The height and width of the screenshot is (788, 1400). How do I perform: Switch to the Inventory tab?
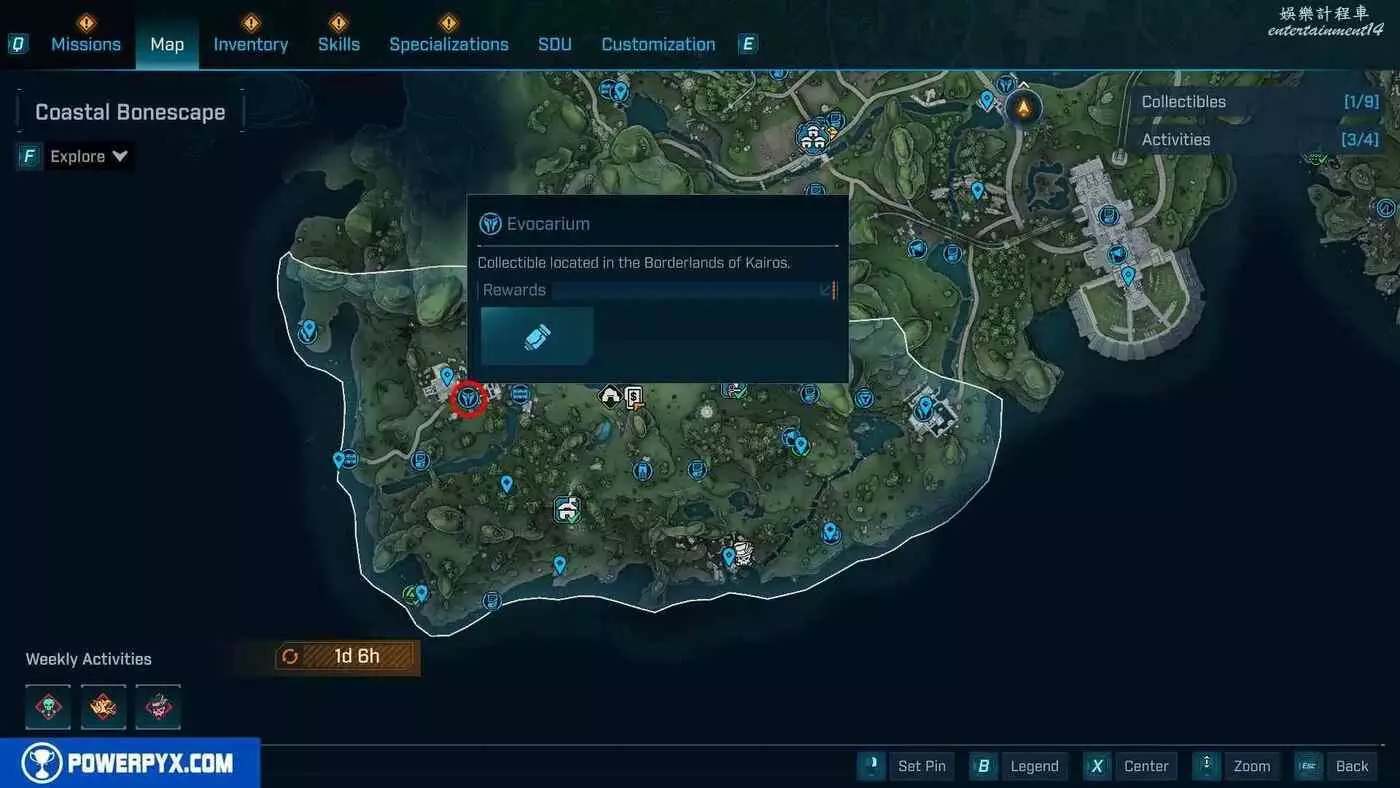point(250,44)
